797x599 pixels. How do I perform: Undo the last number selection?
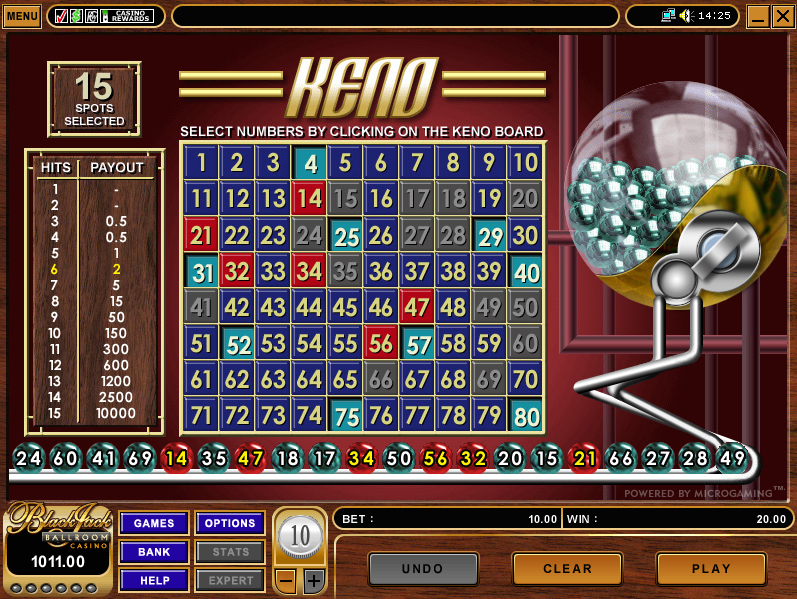422,569
